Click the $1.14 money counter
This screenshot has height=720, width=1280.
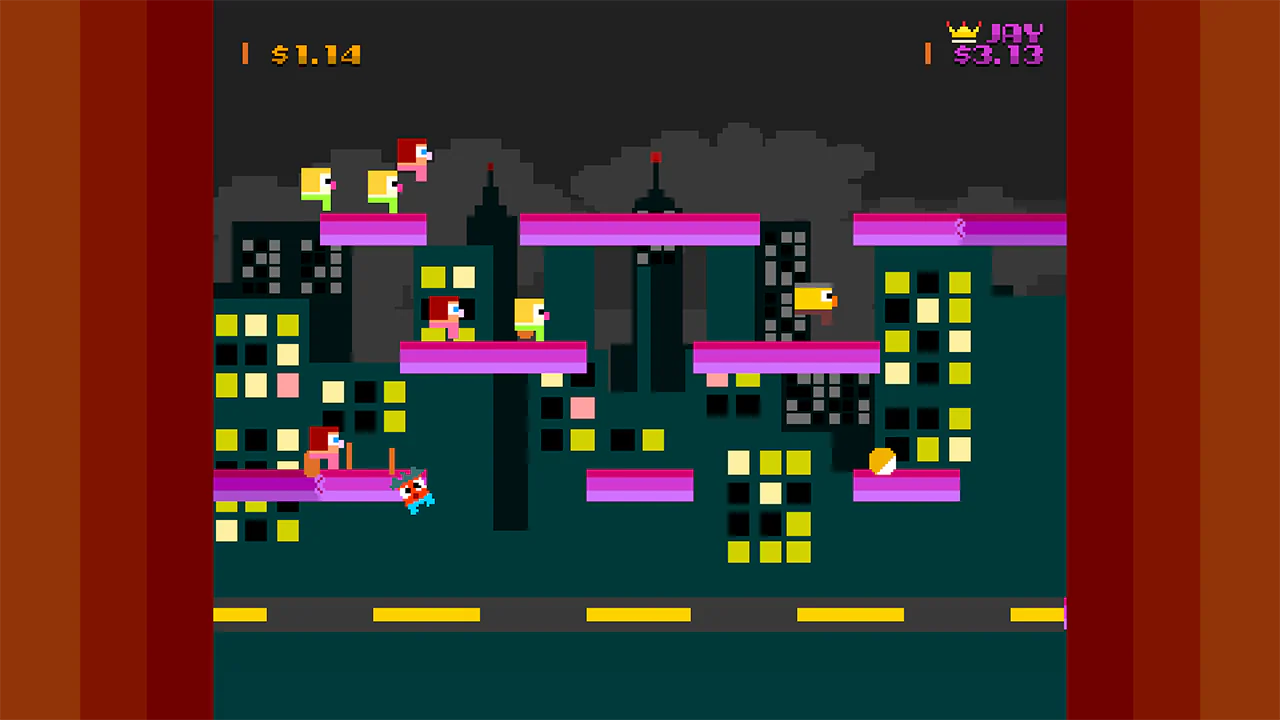tap(316, 55)
